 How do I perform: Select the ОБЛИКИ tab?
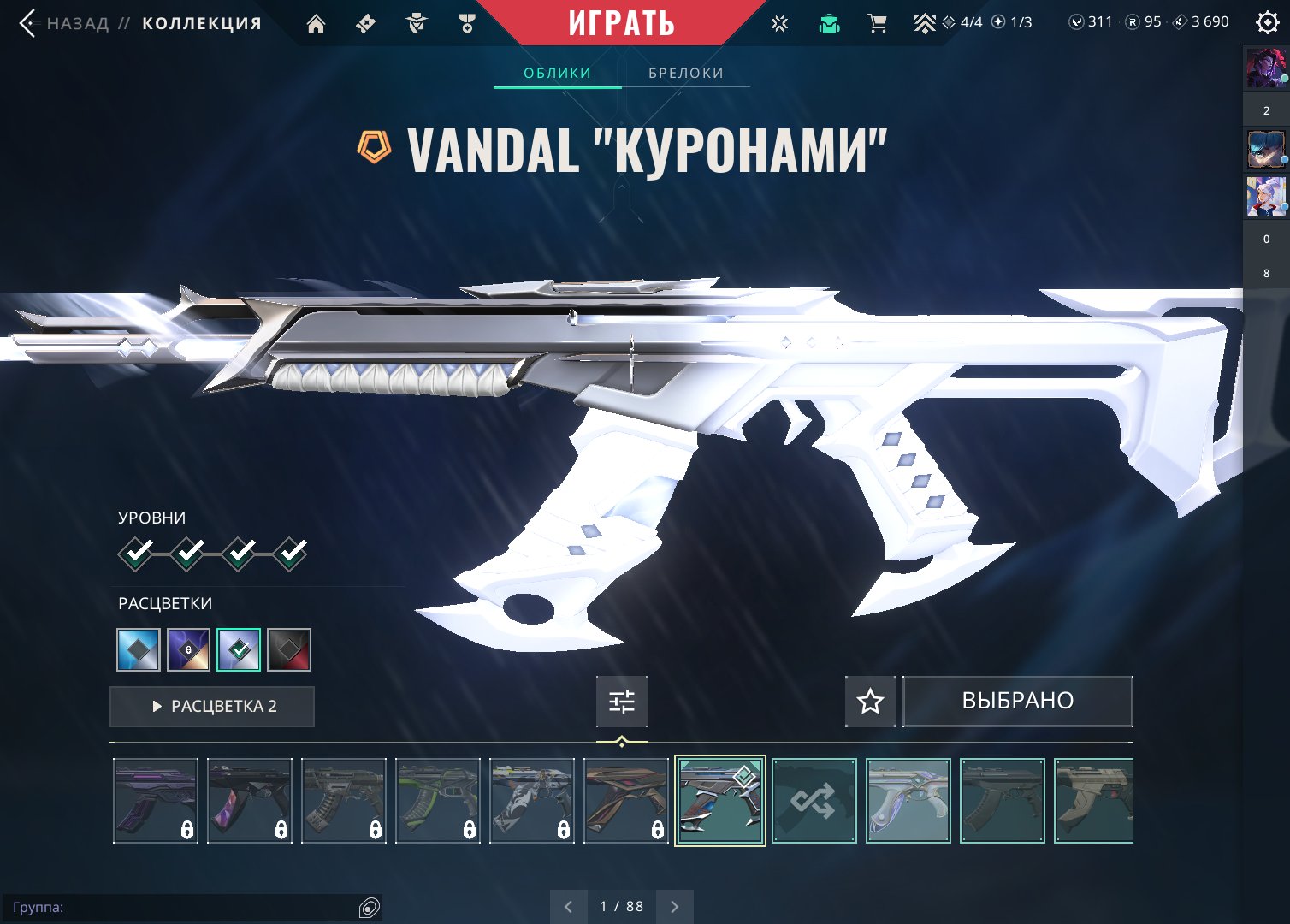click(x=557, y=73)
